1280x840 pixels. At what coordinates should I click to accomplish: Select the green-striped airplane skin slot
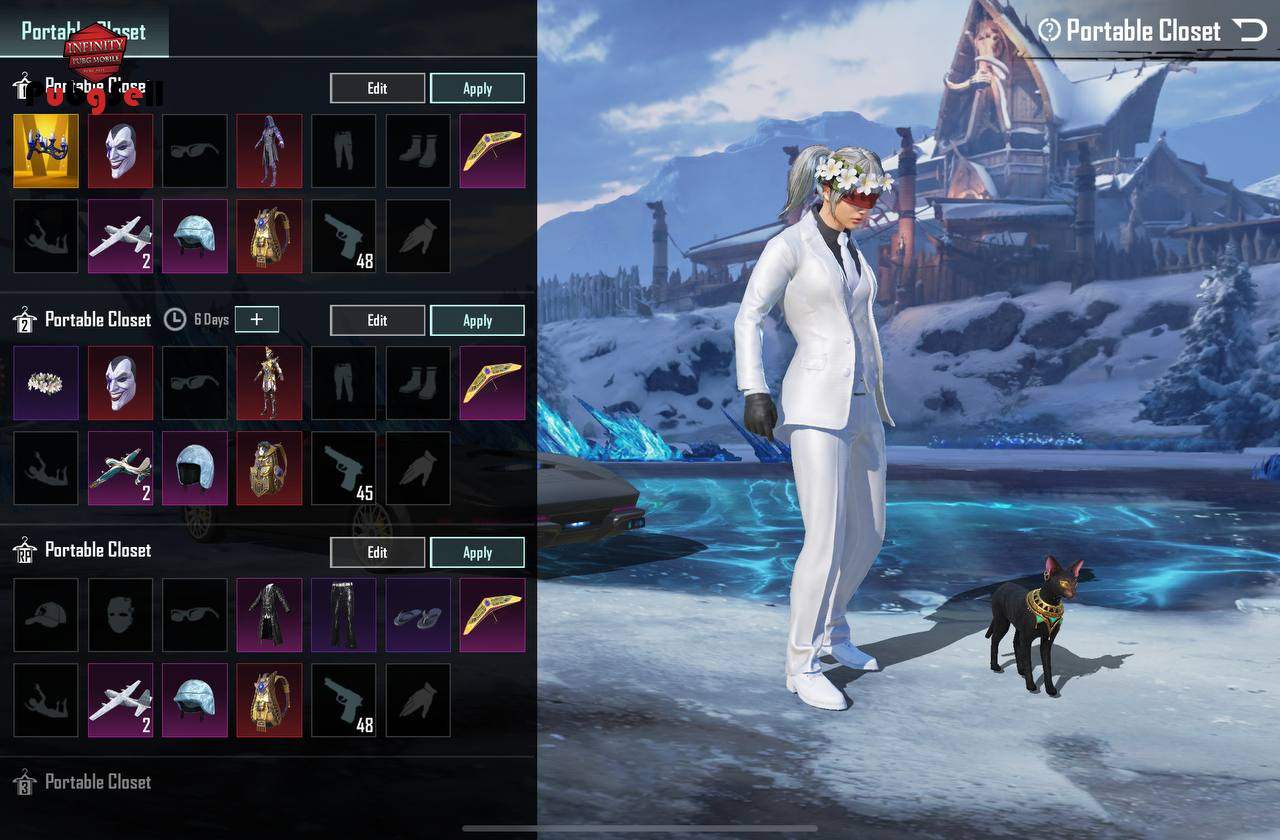(x=121, y=468)
